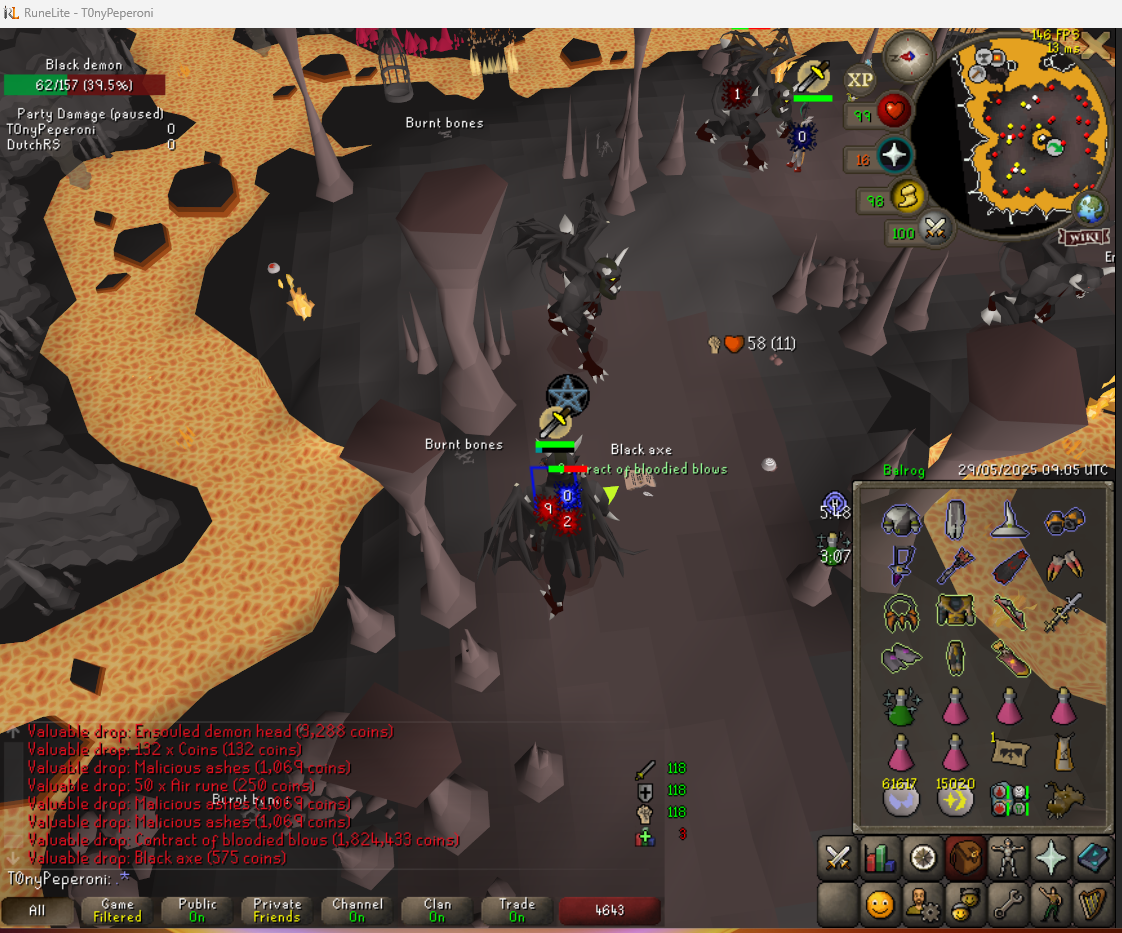Click the Wiki lookup banner
The image size is (1122, 933).
coord(1085,236)
